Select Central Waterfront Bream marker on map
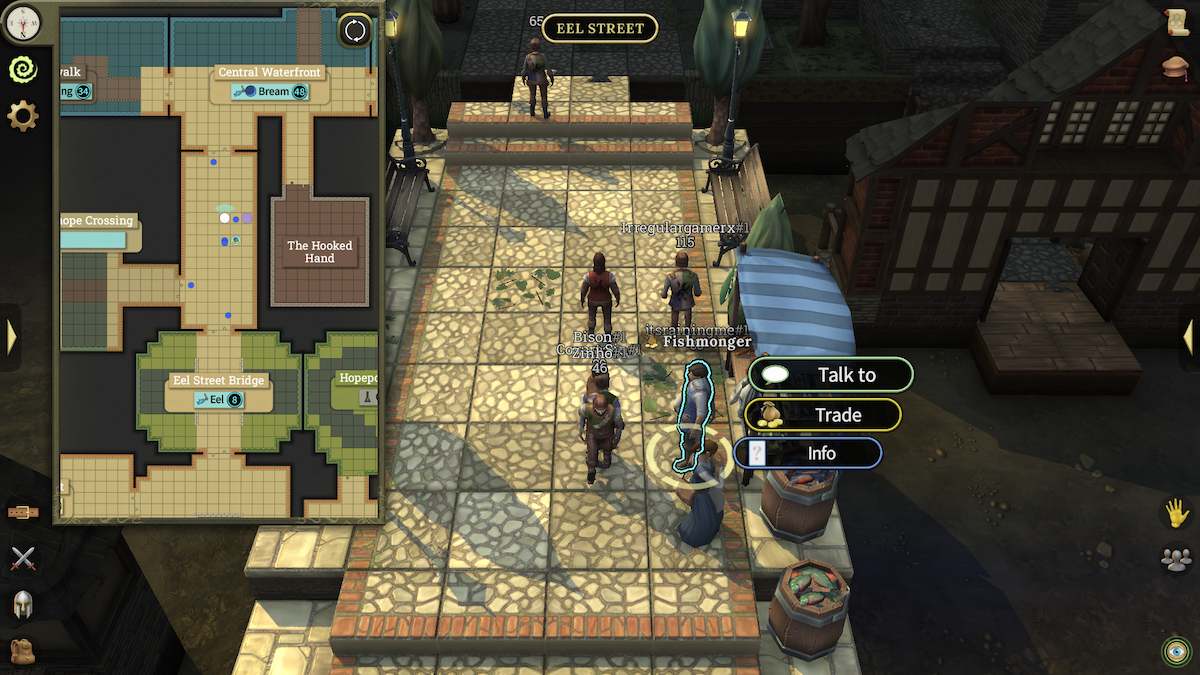Screen dimensions: 1200x675 point(266,91)
